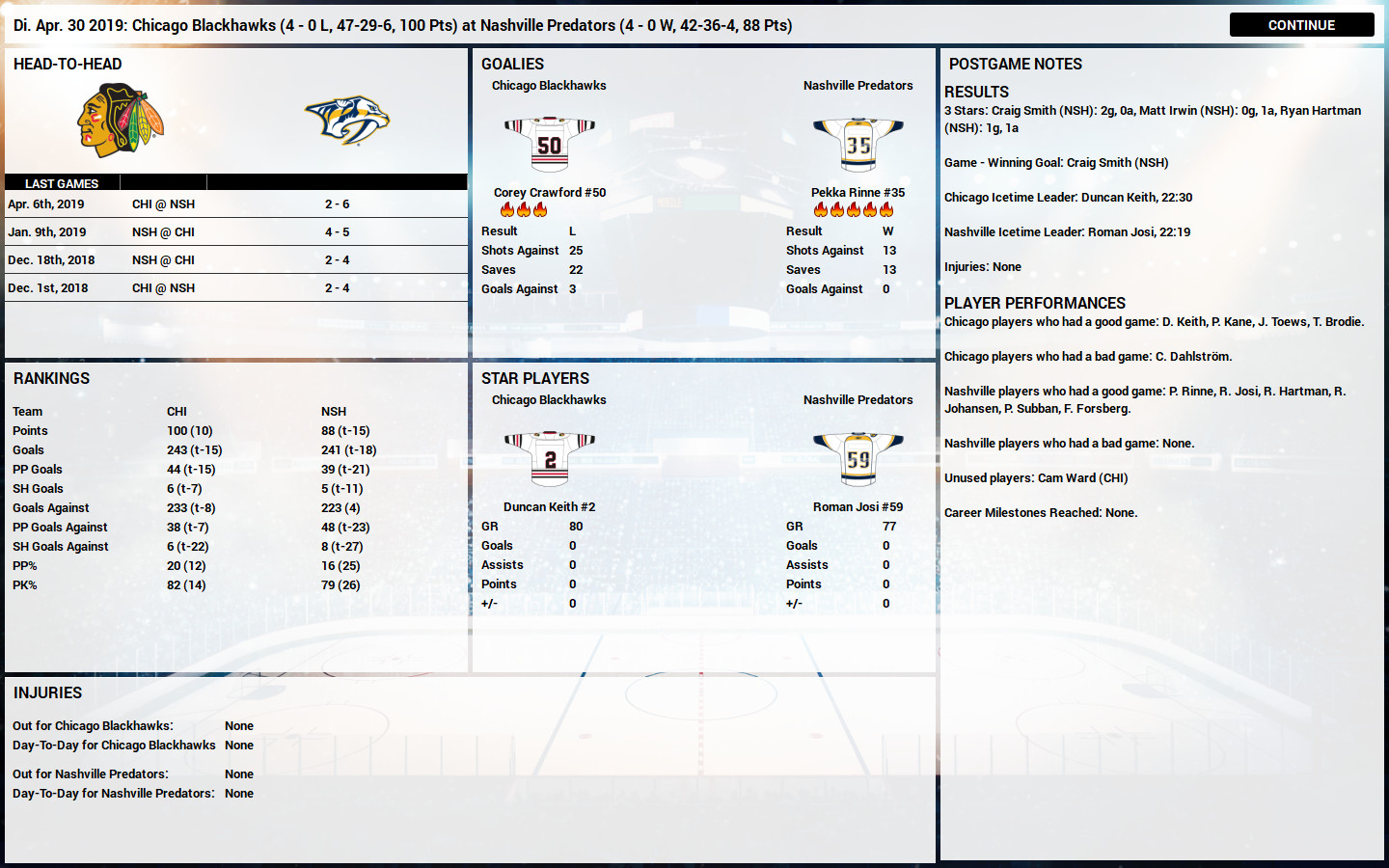1389x868 pixels.
Task: Select Pekka Rinne's #35 jersey icon
Action: tap(858, 143)
